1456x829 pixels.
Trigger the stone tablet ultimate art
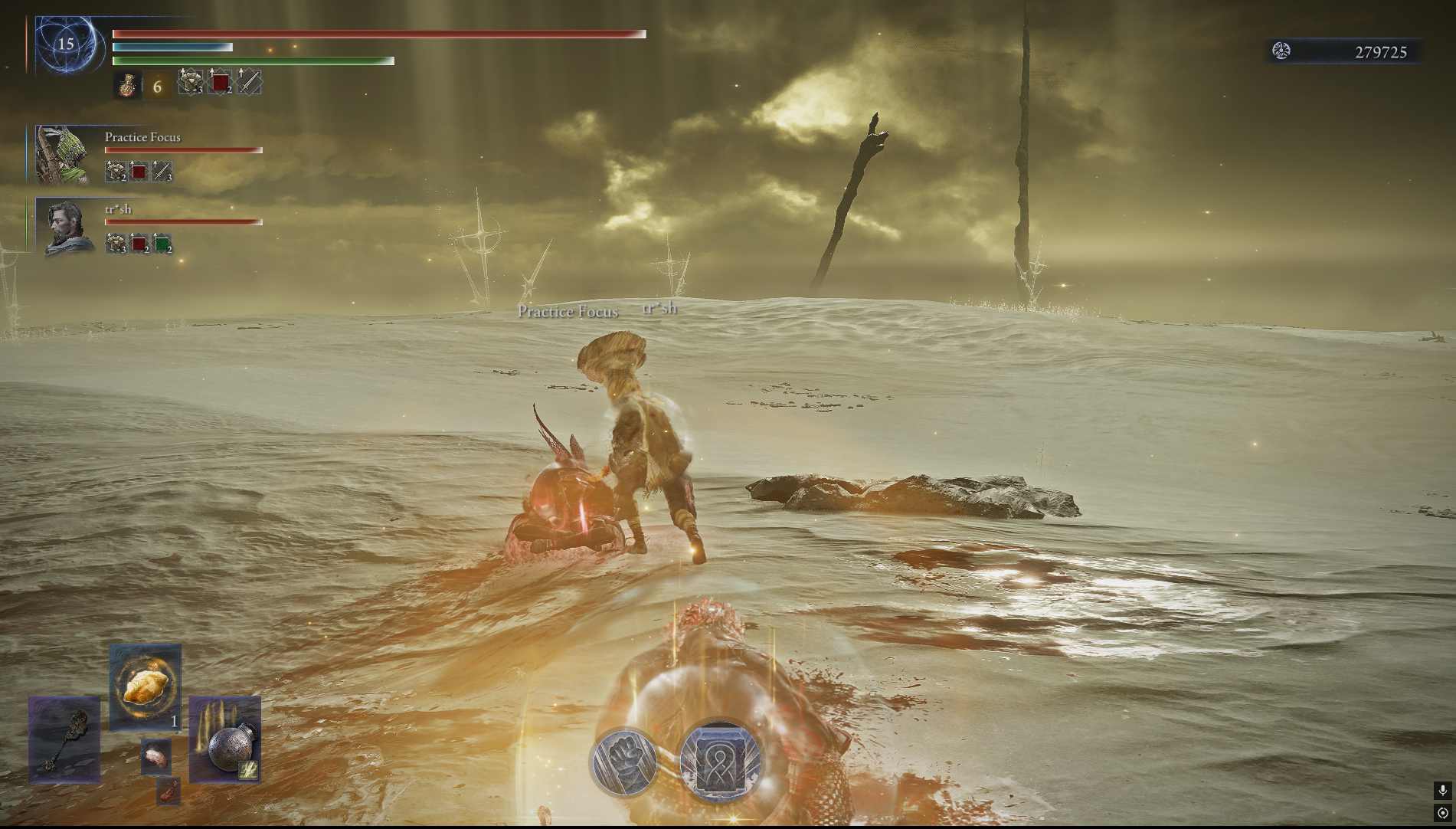719,761
